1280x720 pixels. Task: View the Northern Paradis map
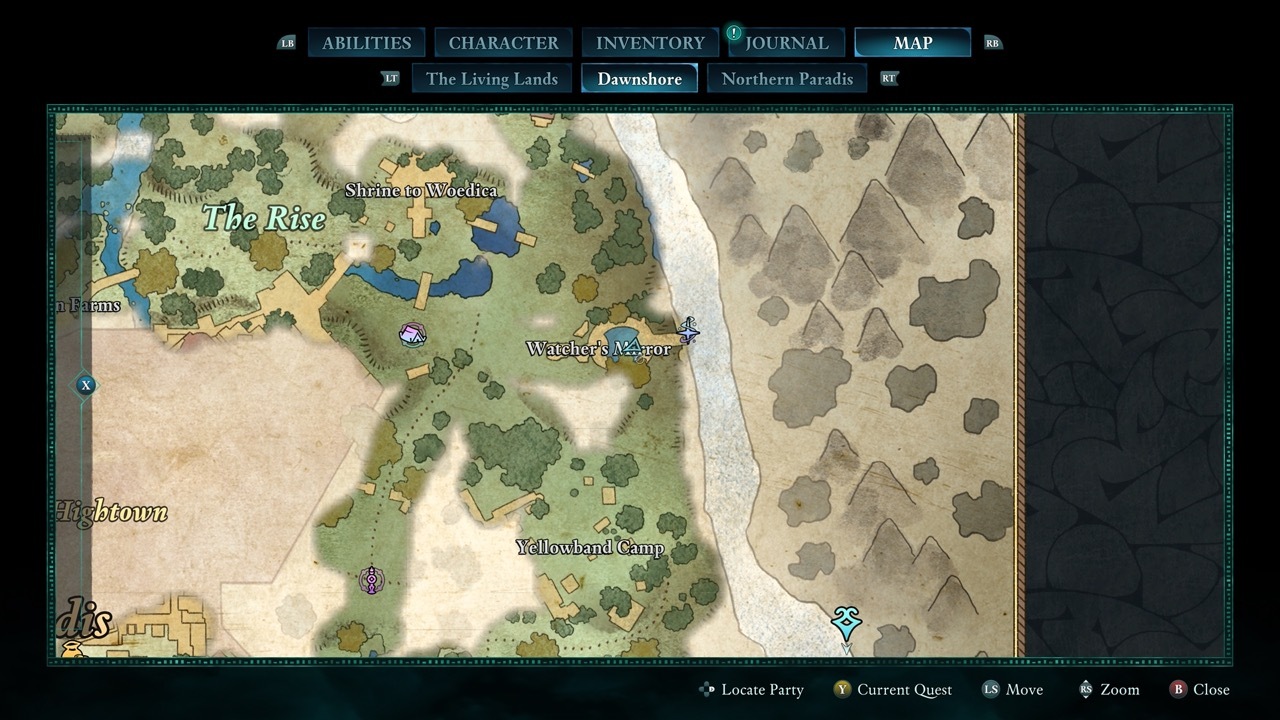click(x=787, y=79)
